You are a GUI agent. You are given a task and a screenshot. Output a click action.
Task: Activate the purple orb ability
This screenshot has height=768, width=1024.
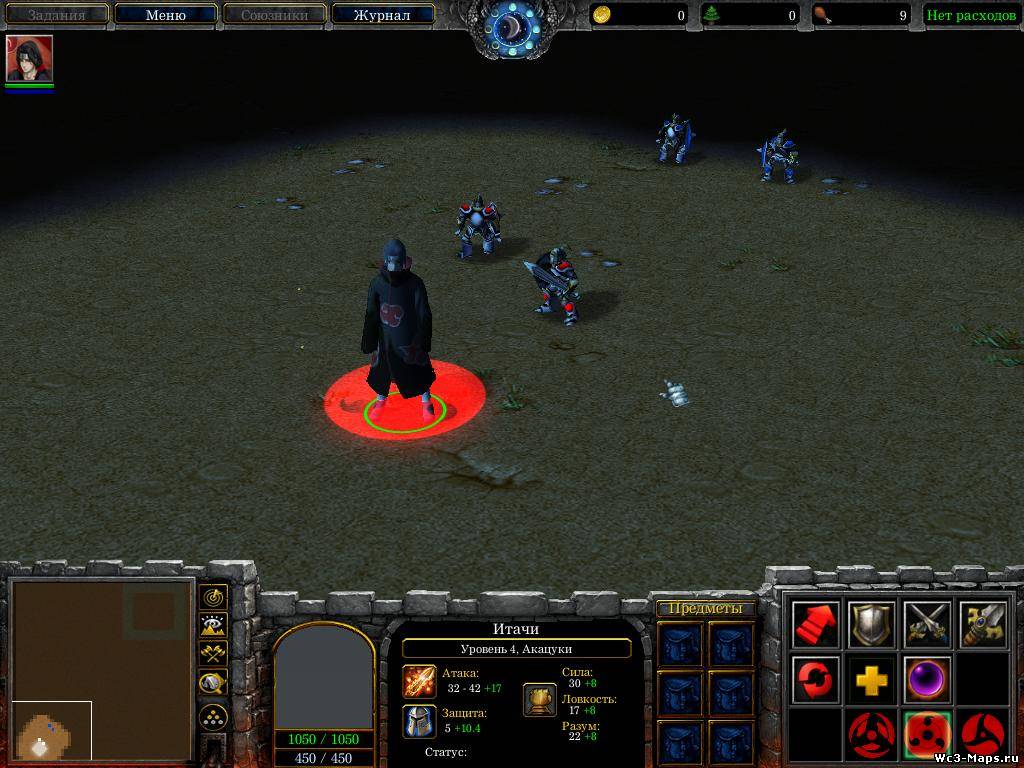[928, 680]
